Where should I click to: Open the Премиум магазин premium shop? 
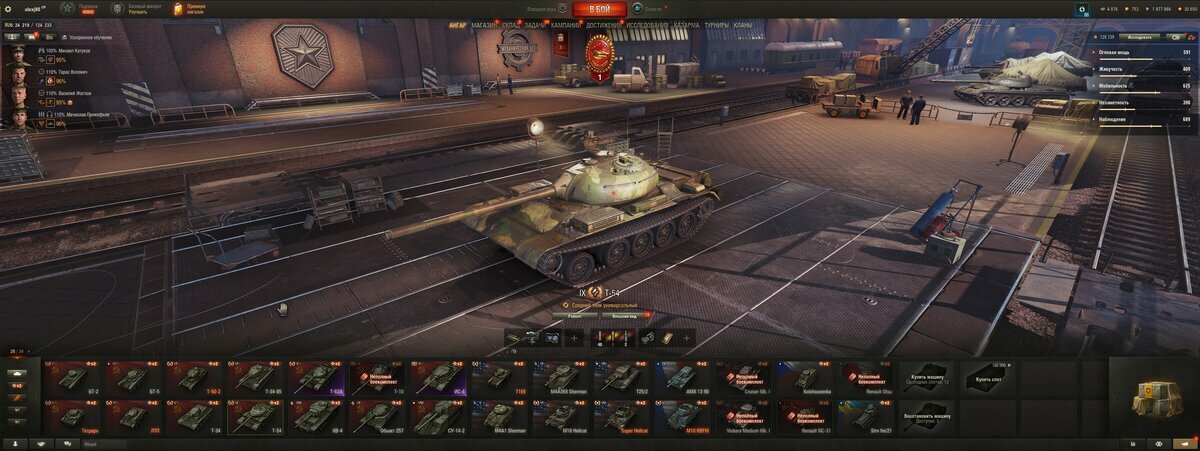point(188,9)
